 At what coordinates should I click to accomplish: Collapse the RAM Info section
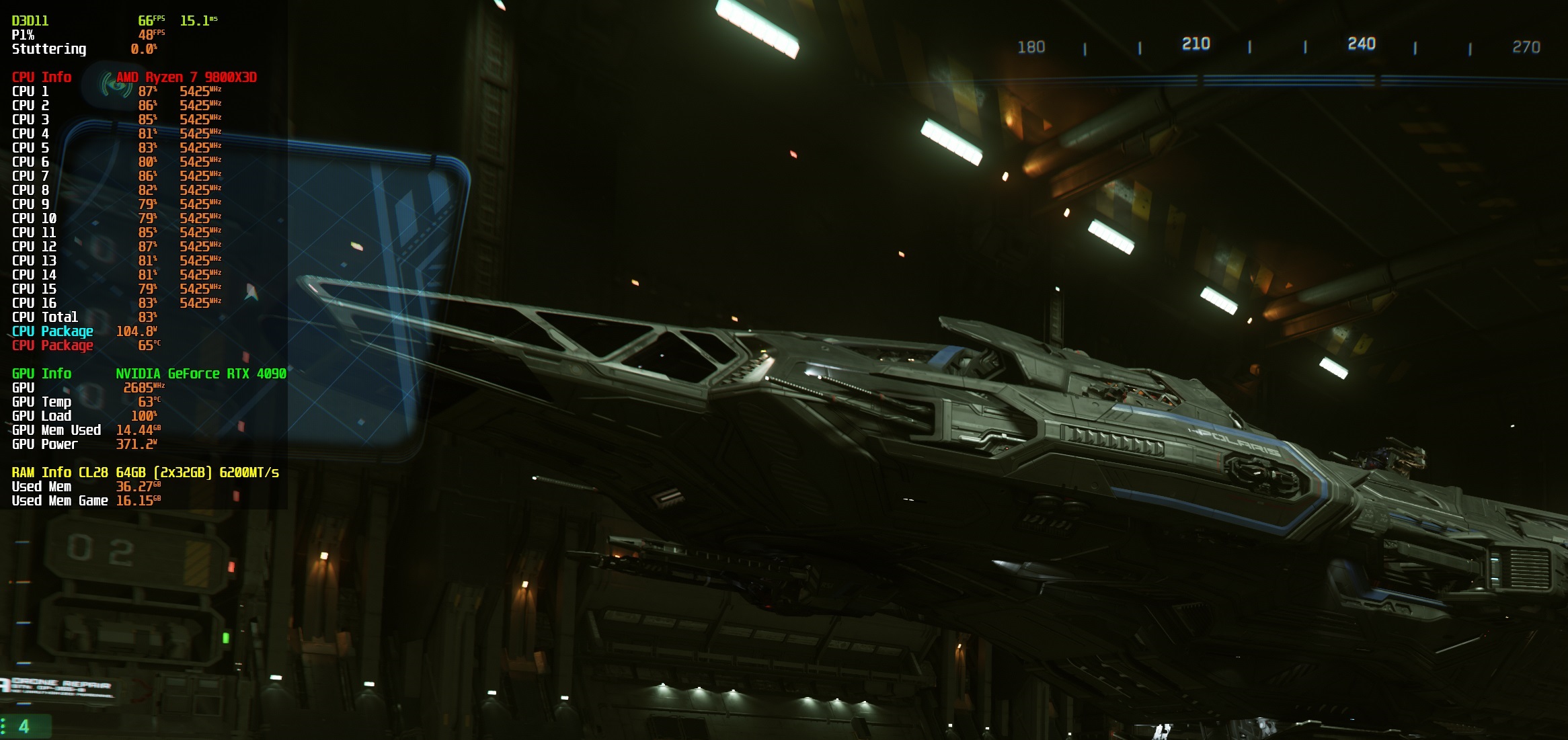point(40,472)
